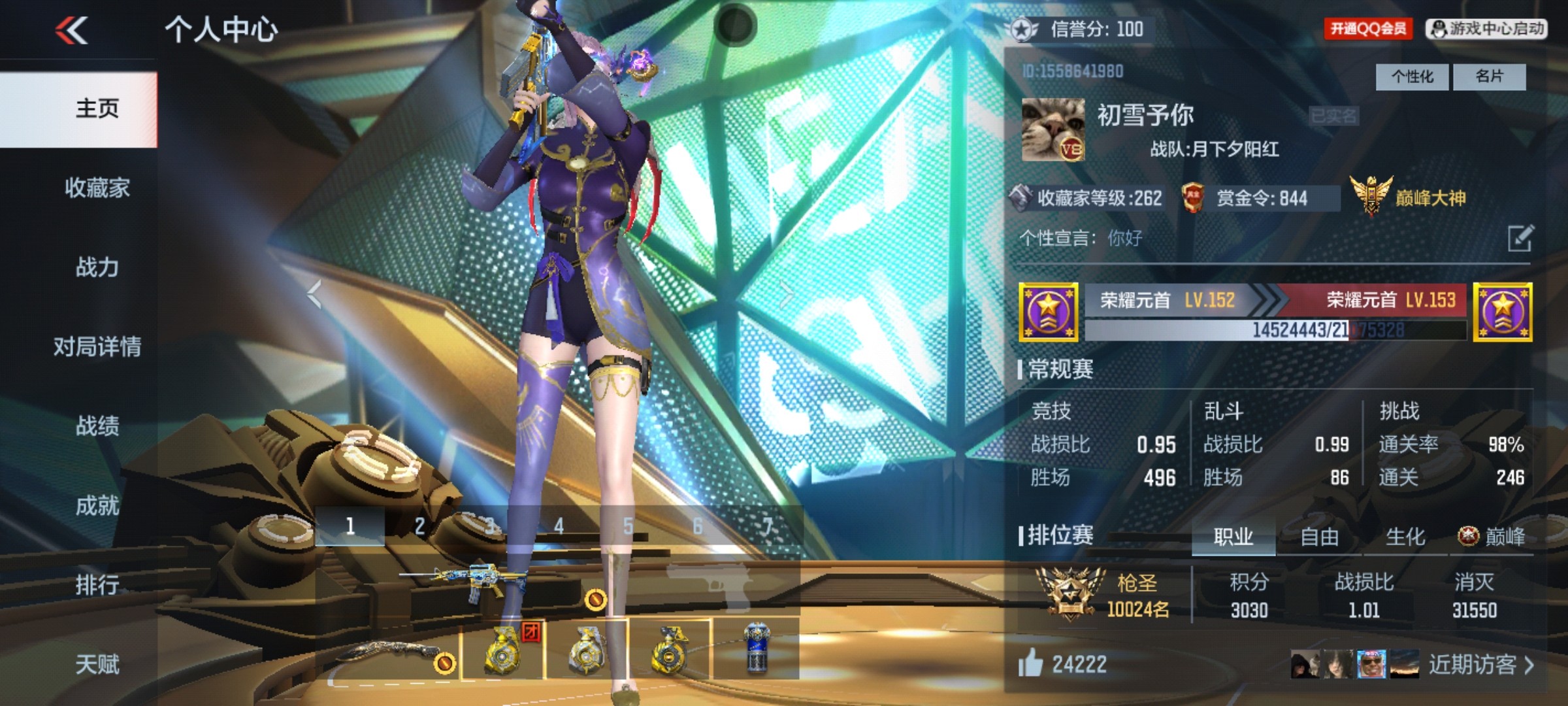Screen dimensions: 1568x706
Task: Select 战力 in the left sidebar
Action: (97, 267)
